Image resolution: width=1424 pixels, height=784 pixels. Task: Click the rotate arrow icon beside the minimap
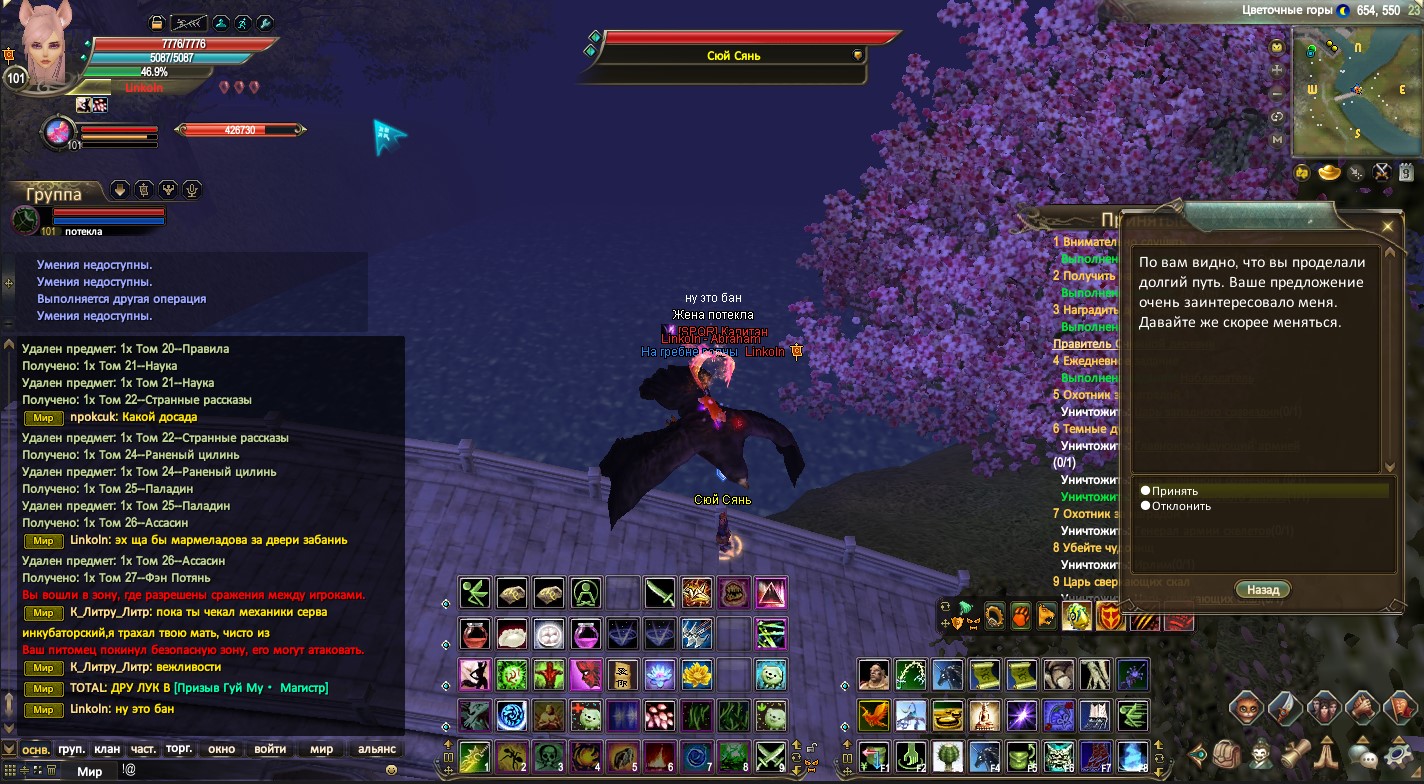(1277, 116)
